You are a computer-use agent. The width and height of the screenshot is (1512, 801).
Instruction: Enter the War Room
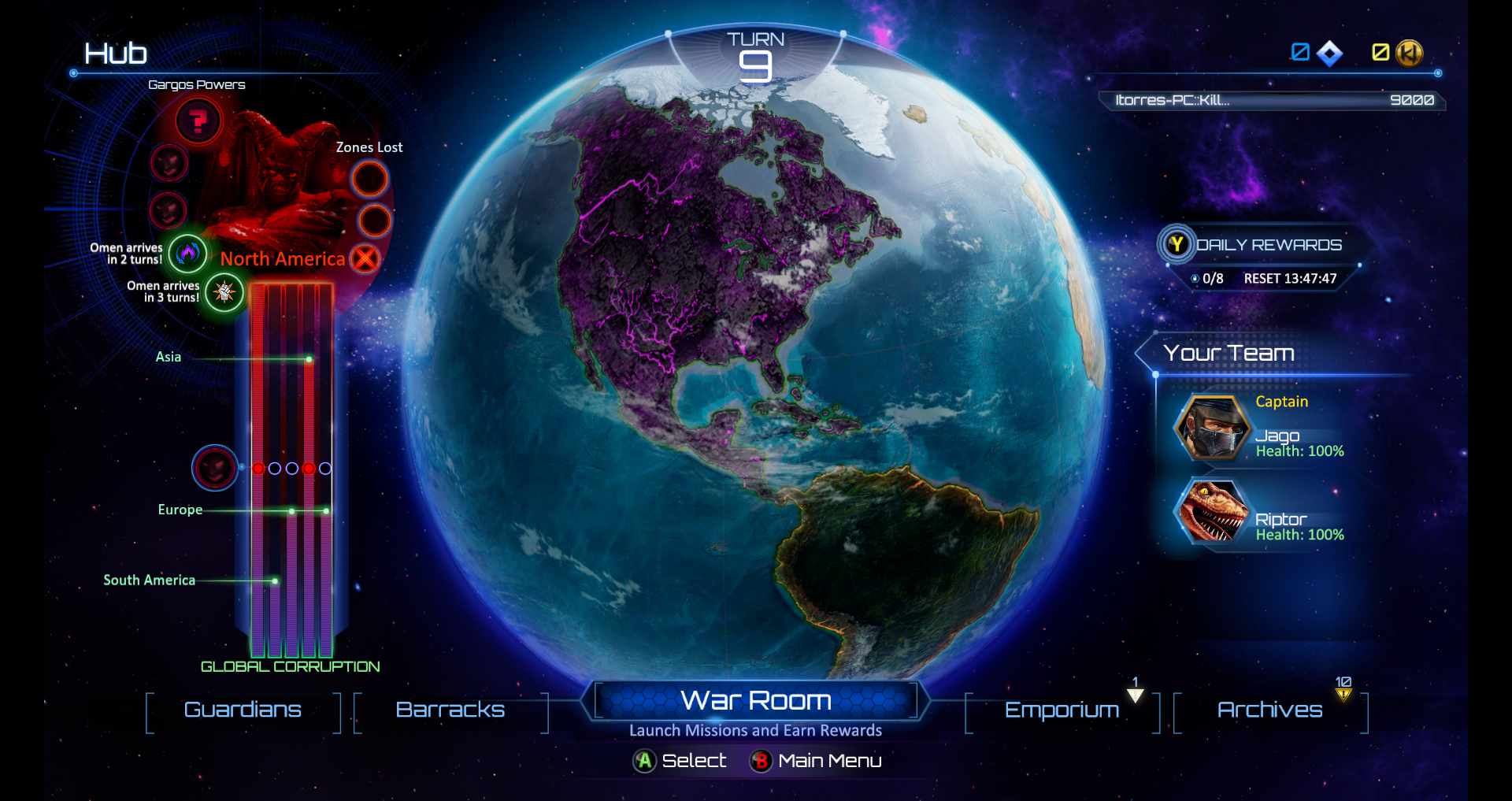pyautogui.click(x=755, y=700)
